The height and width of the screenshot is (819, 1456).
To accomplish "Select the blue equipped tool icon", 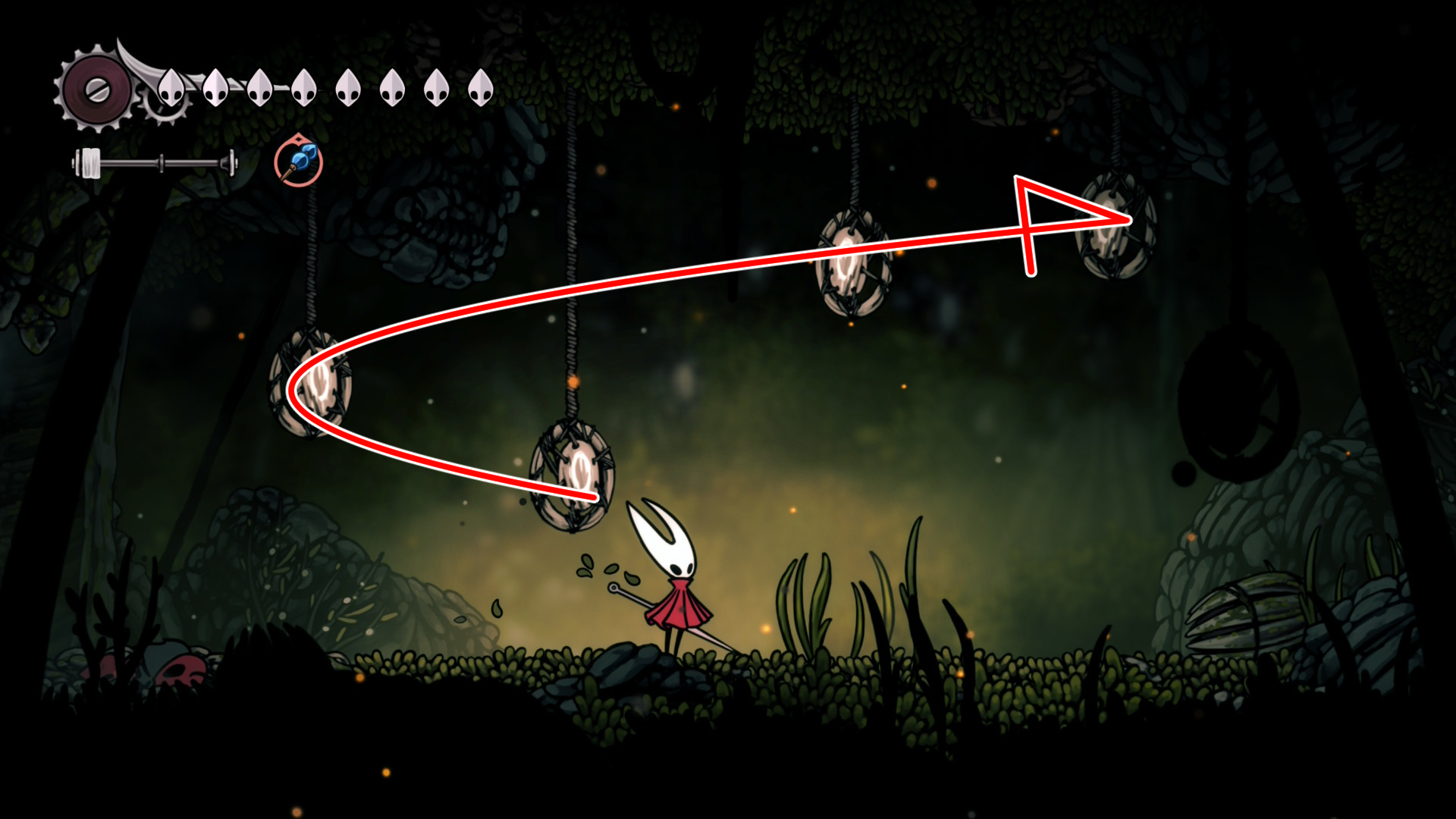I will (299, 162).
